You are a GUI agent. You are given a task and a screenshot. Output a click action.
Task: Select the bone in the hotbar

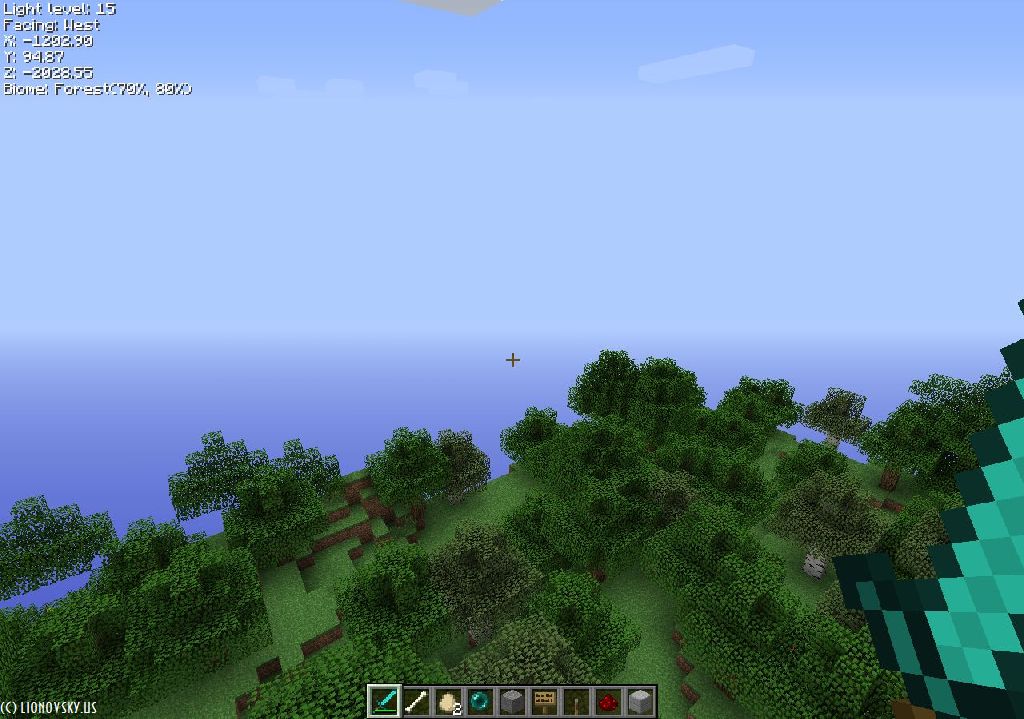coord(416,701)
